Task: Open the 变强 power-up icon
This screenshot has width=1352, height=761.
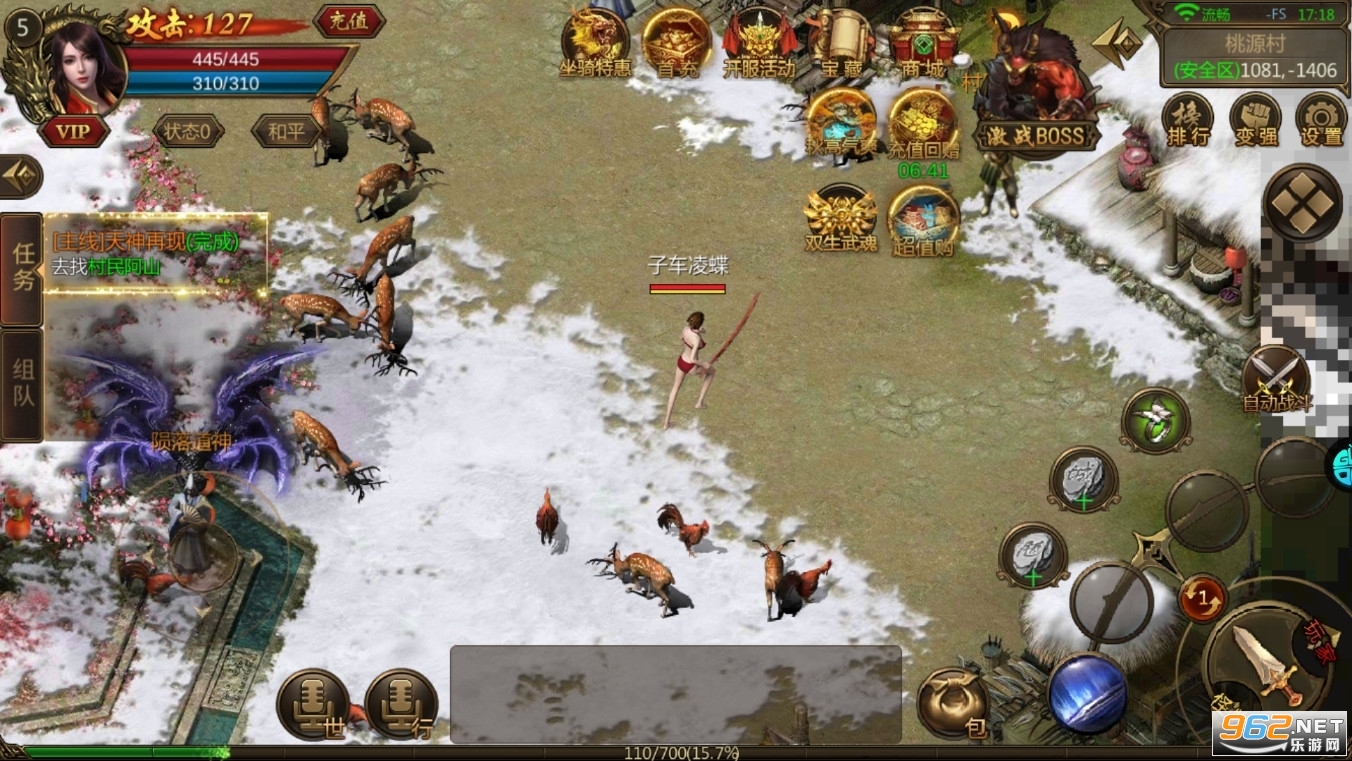Action: [x=1254, y=120]
